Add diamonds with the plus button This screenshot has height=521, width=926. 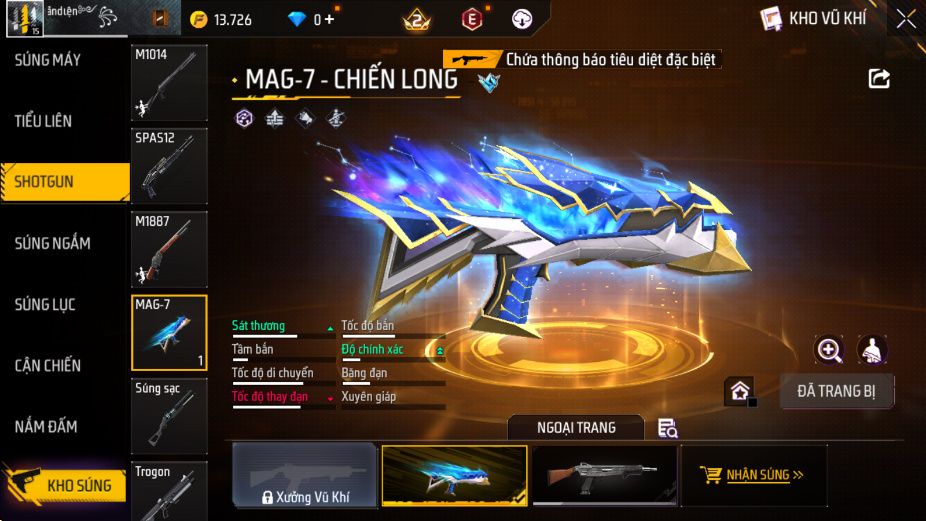click(329, 19)
